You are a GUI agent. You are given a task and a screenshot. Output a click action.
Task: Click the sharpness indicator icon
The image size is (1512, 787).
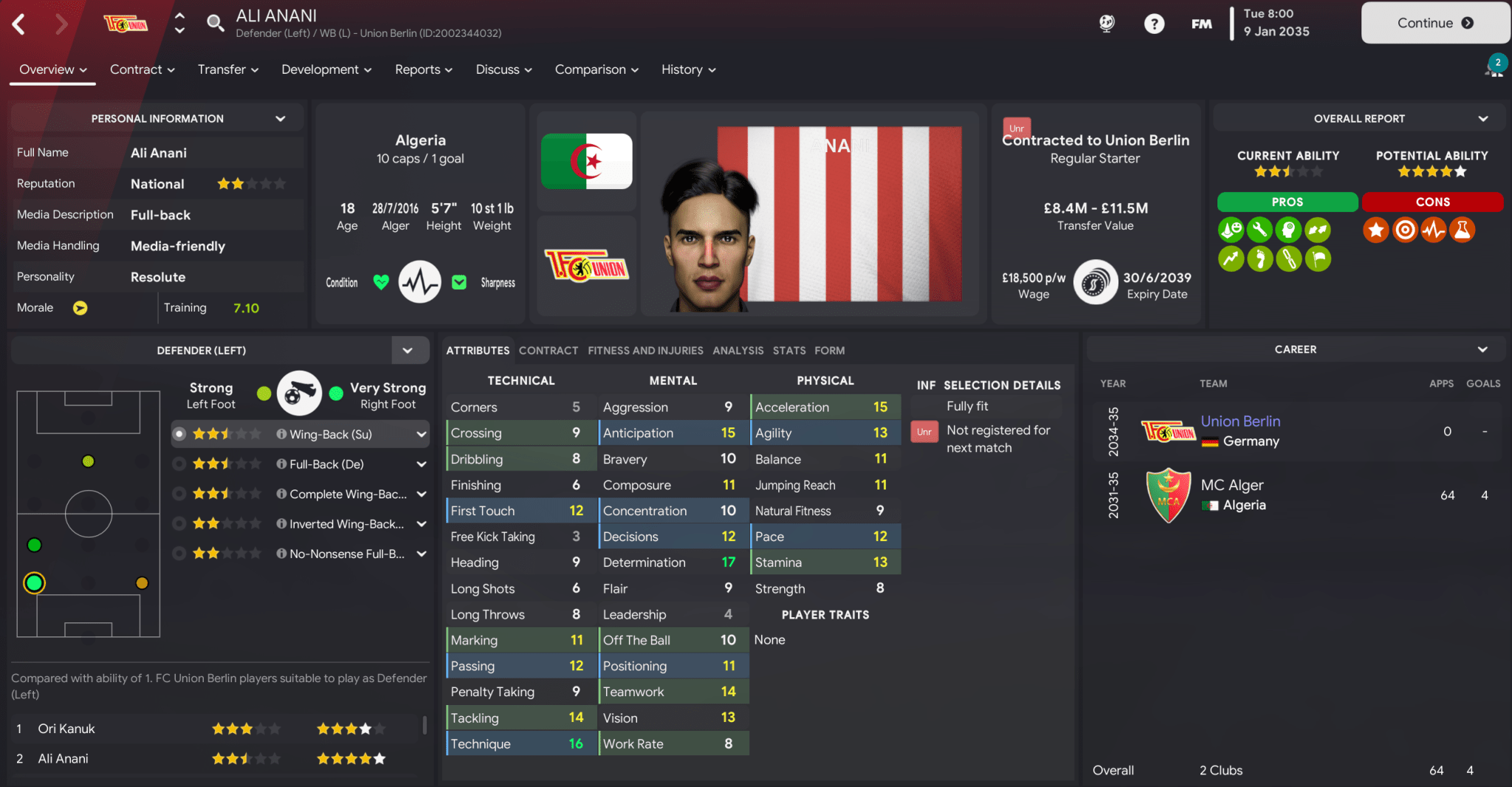coord(459,282)
